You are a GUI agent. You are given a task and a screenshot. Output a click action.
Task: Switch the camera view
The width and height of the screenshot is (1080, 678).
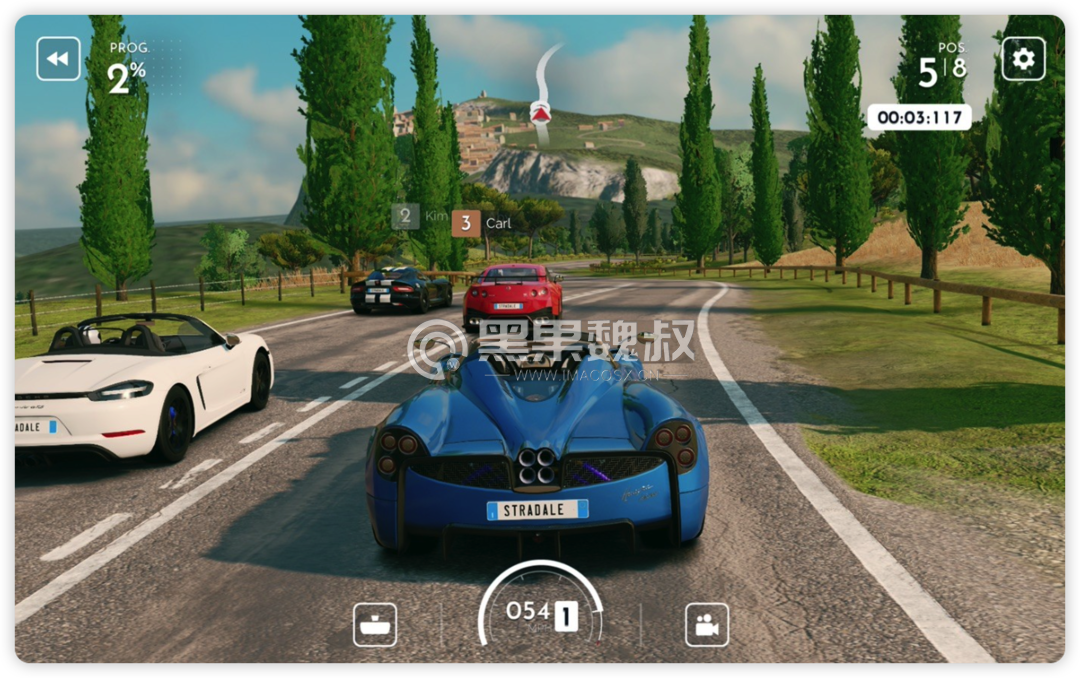pos(706,625)
